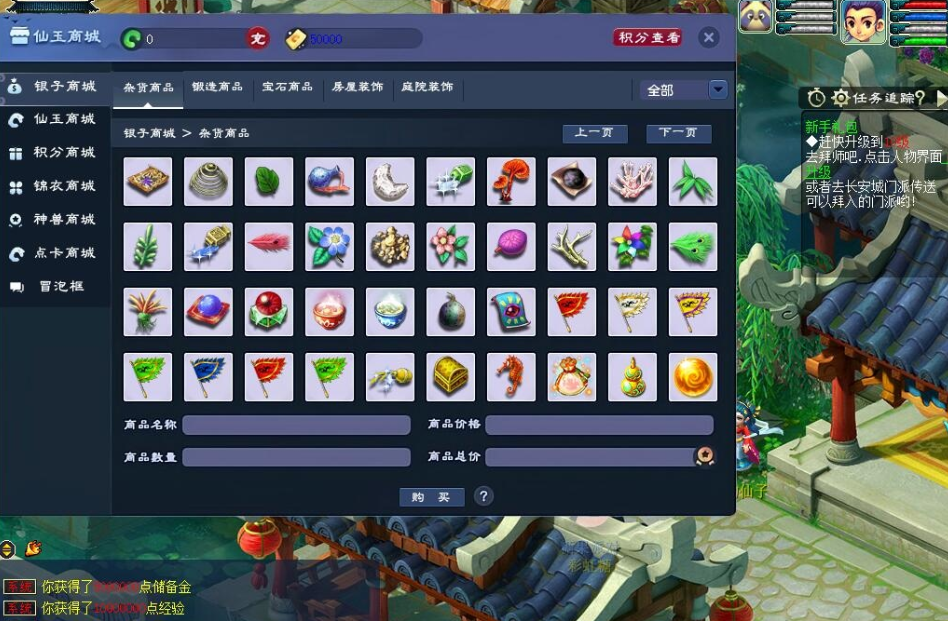Switch to the 宝石商品 tab
The height and width of the screenshot is (621, 948).
[x=287, y=87]
